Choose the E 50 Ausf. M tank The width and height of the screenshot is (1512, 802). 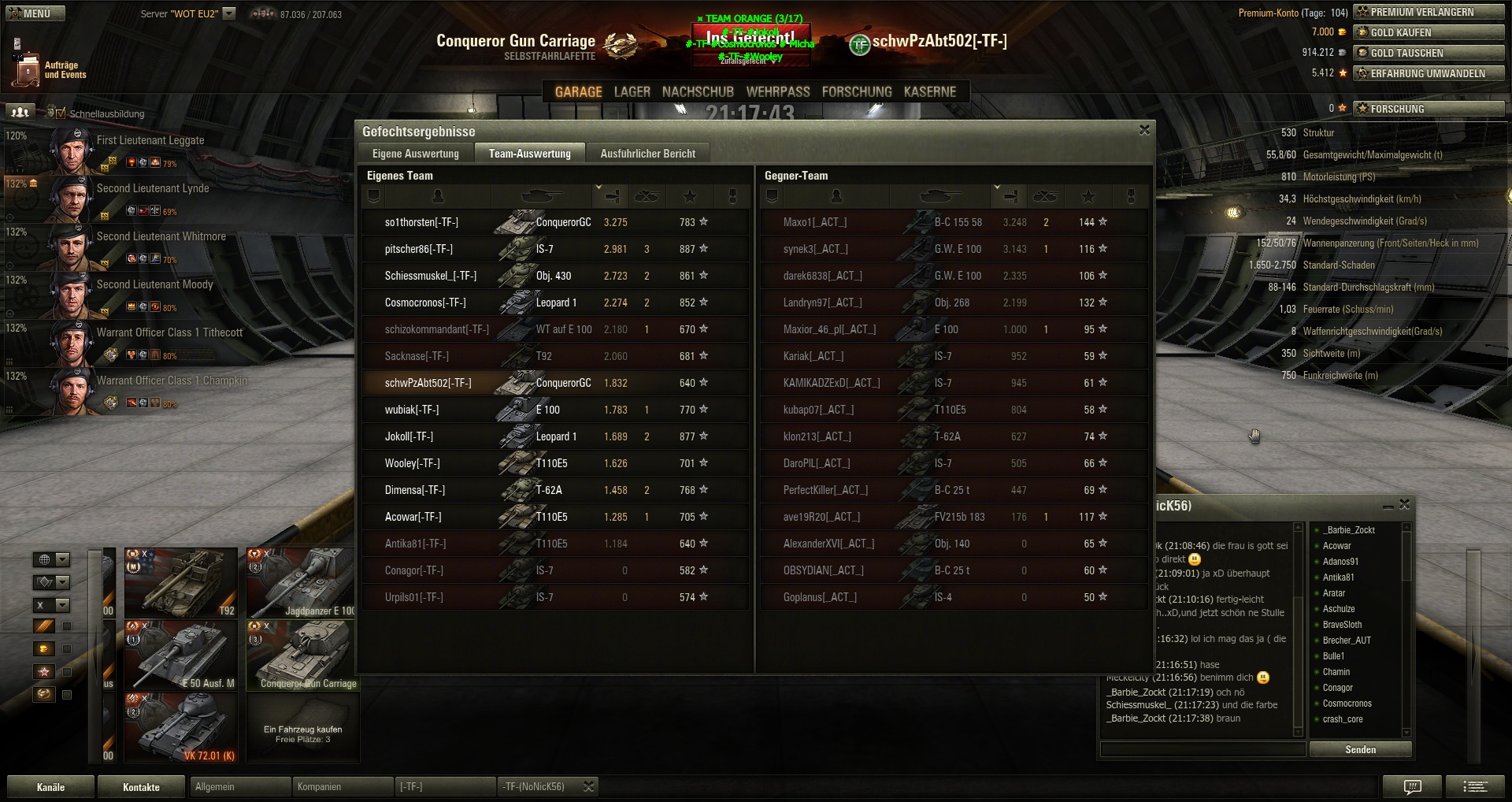(x=180, y=655)
